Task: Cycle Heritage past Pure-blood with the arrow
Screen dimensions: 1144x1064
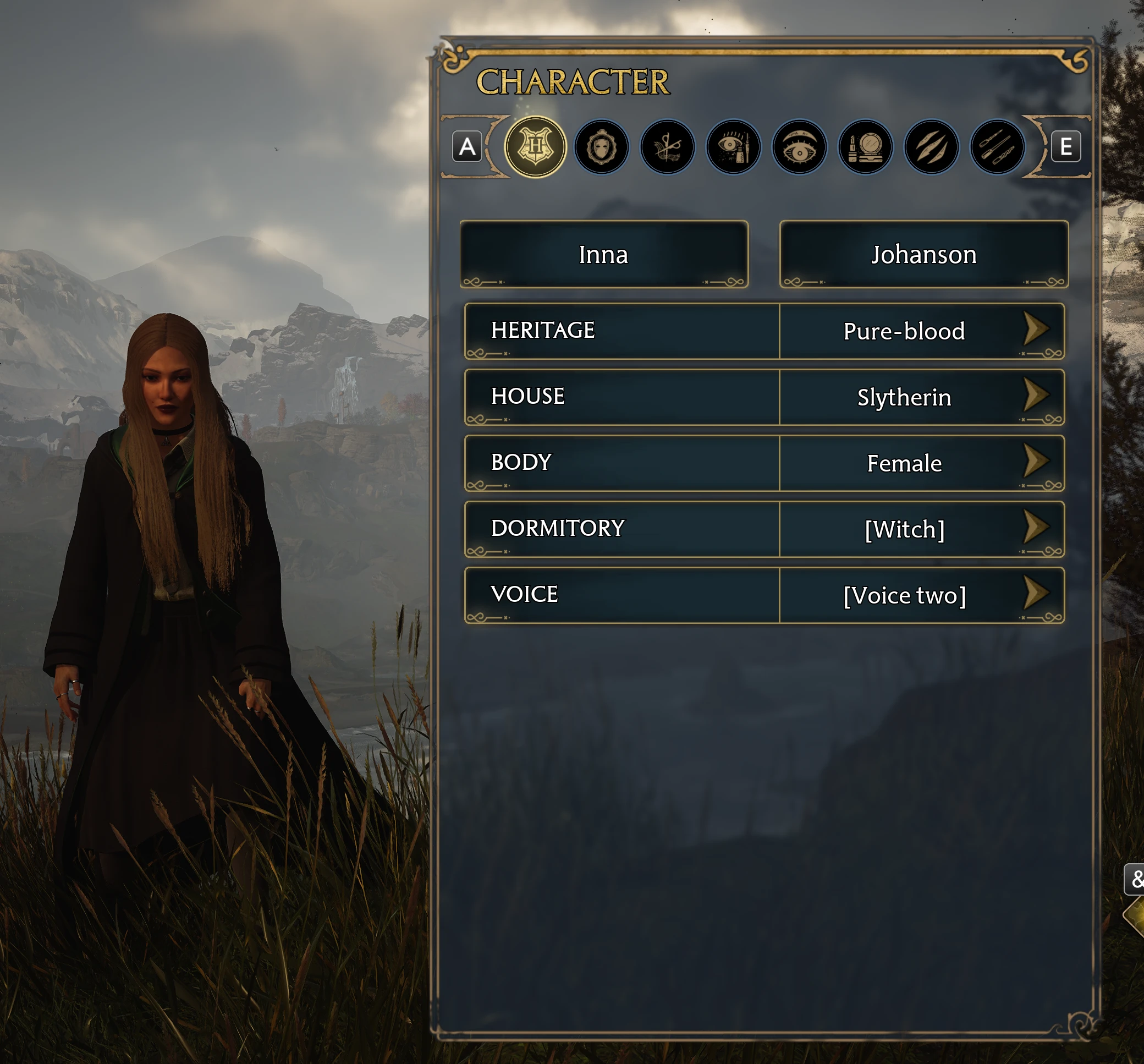Action: [x=1039, y=331]
